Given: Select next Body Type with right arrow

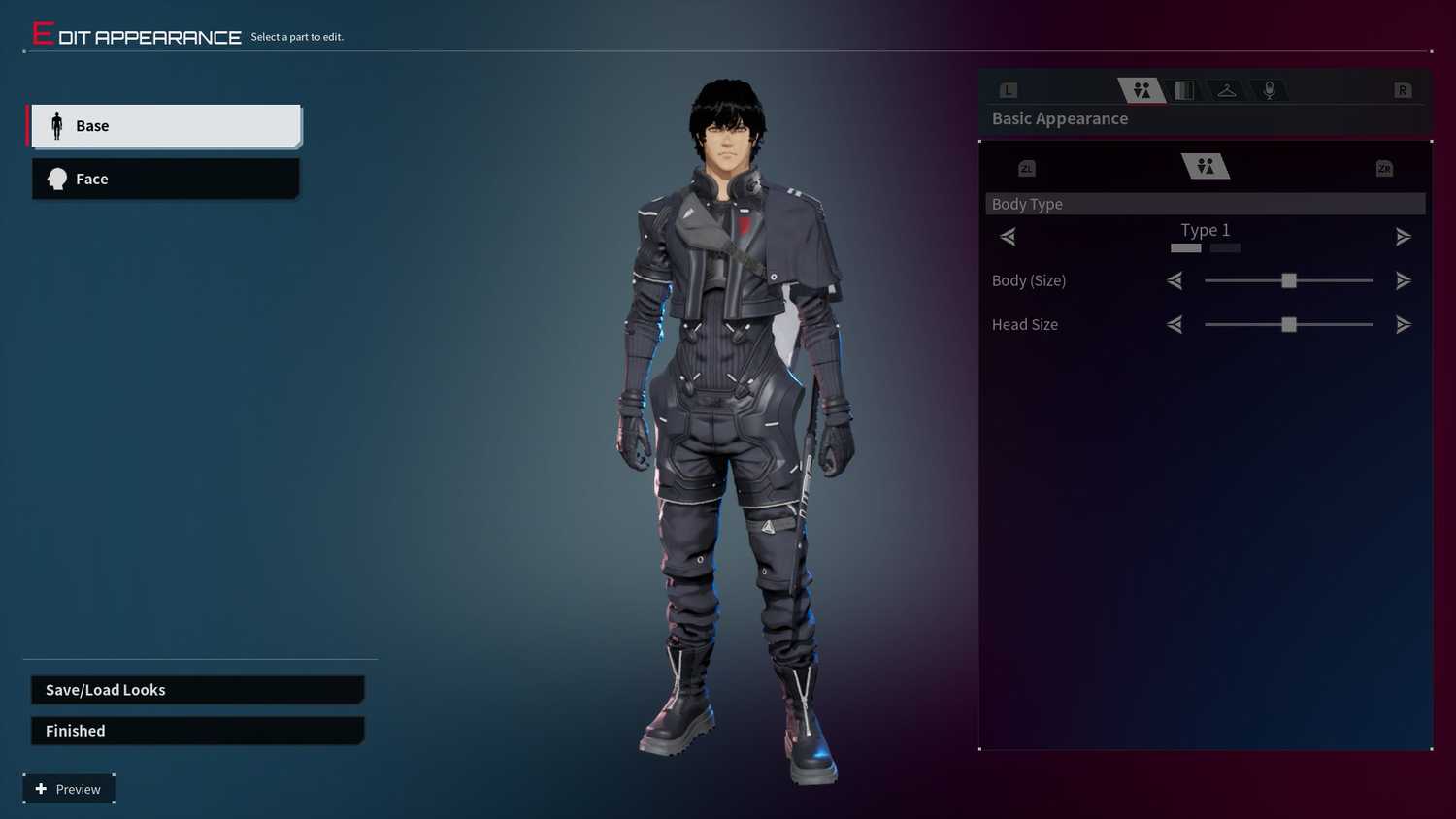Looking at the screenshot, I should pos(1404,236).
